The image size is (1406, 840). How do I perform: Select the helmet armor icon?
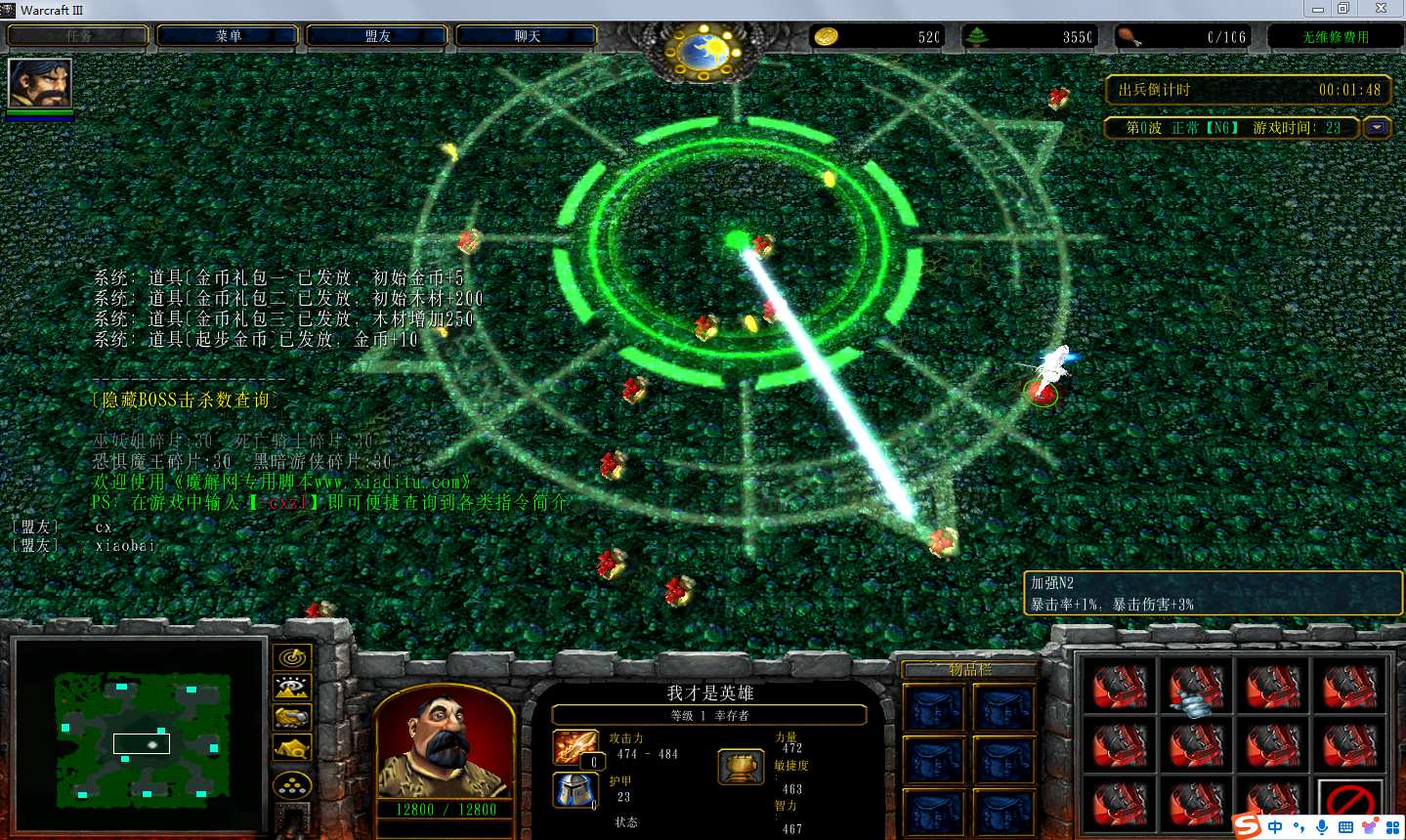click(575, 790)
